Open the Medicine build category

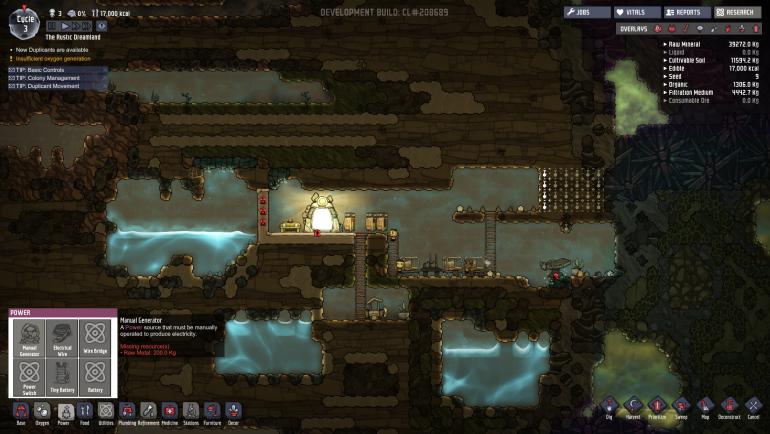click(x=169, y=412)
